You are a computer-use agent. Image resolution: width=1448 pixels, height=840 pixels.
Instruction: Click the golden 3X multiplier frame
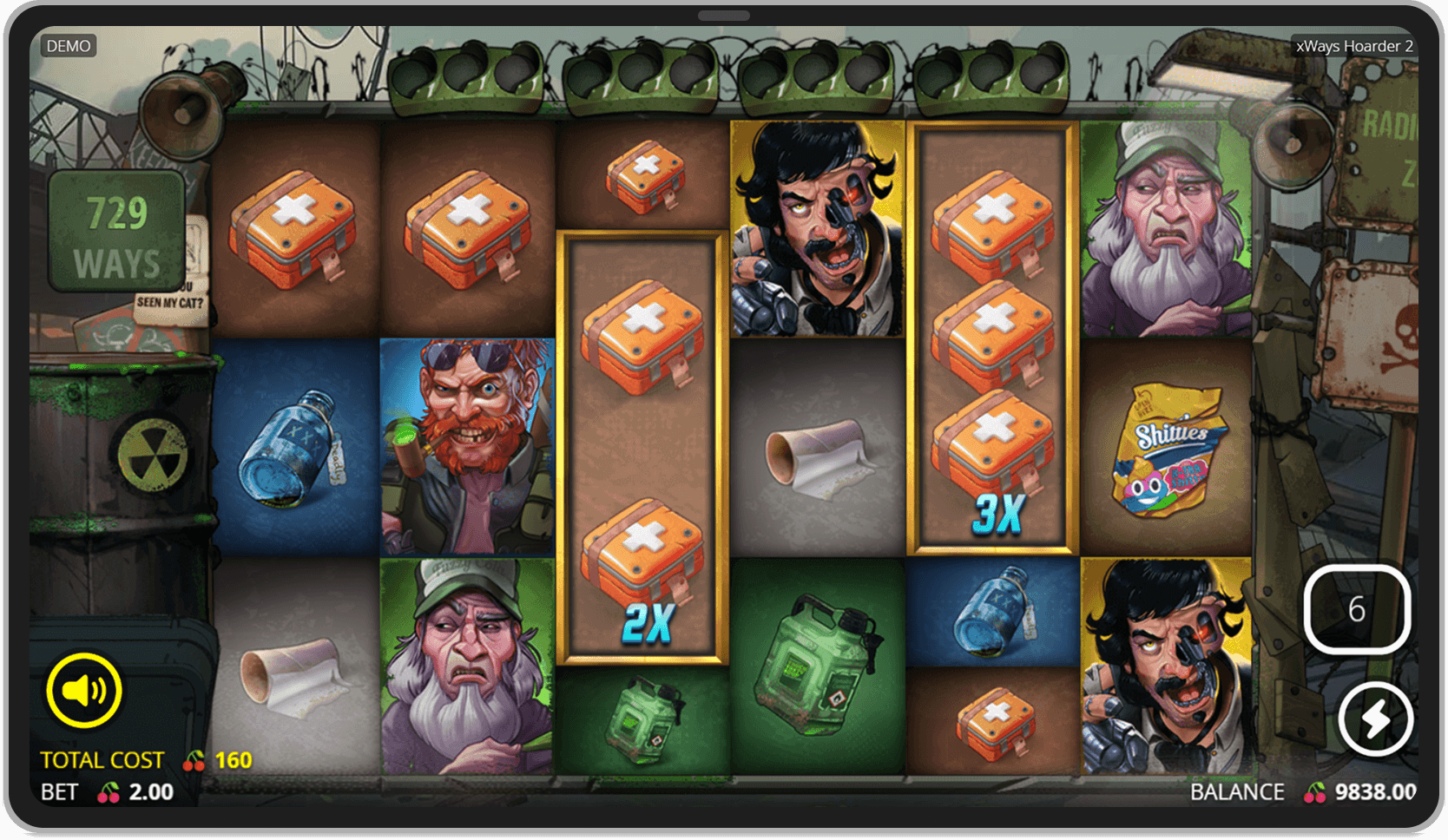tap(993, 334)
